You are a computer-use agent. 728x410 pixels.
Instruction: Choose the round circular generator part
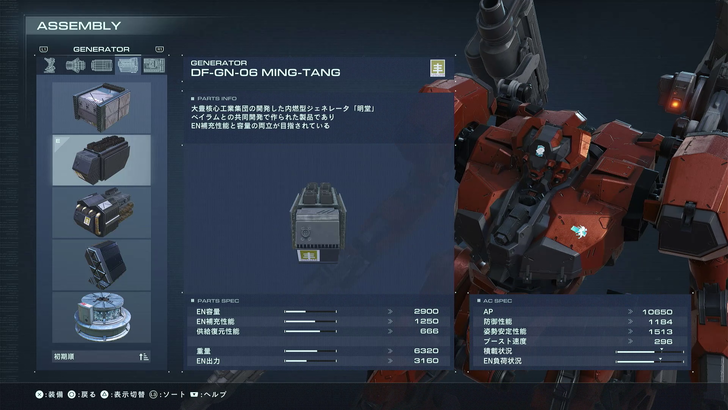click(101, 314)
